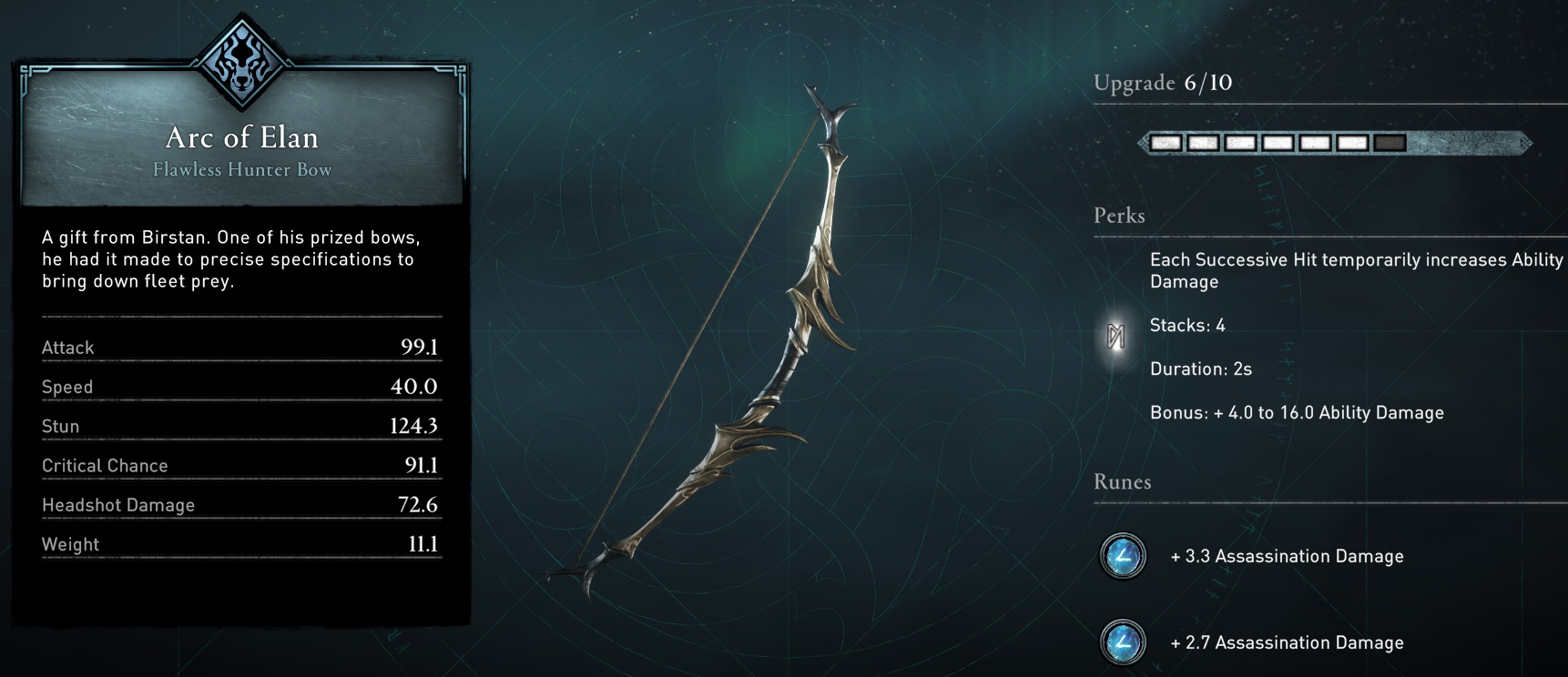Screen dimensions: 1568x677
Task: Expand the Runes section header
Action: coord(1122,483)
